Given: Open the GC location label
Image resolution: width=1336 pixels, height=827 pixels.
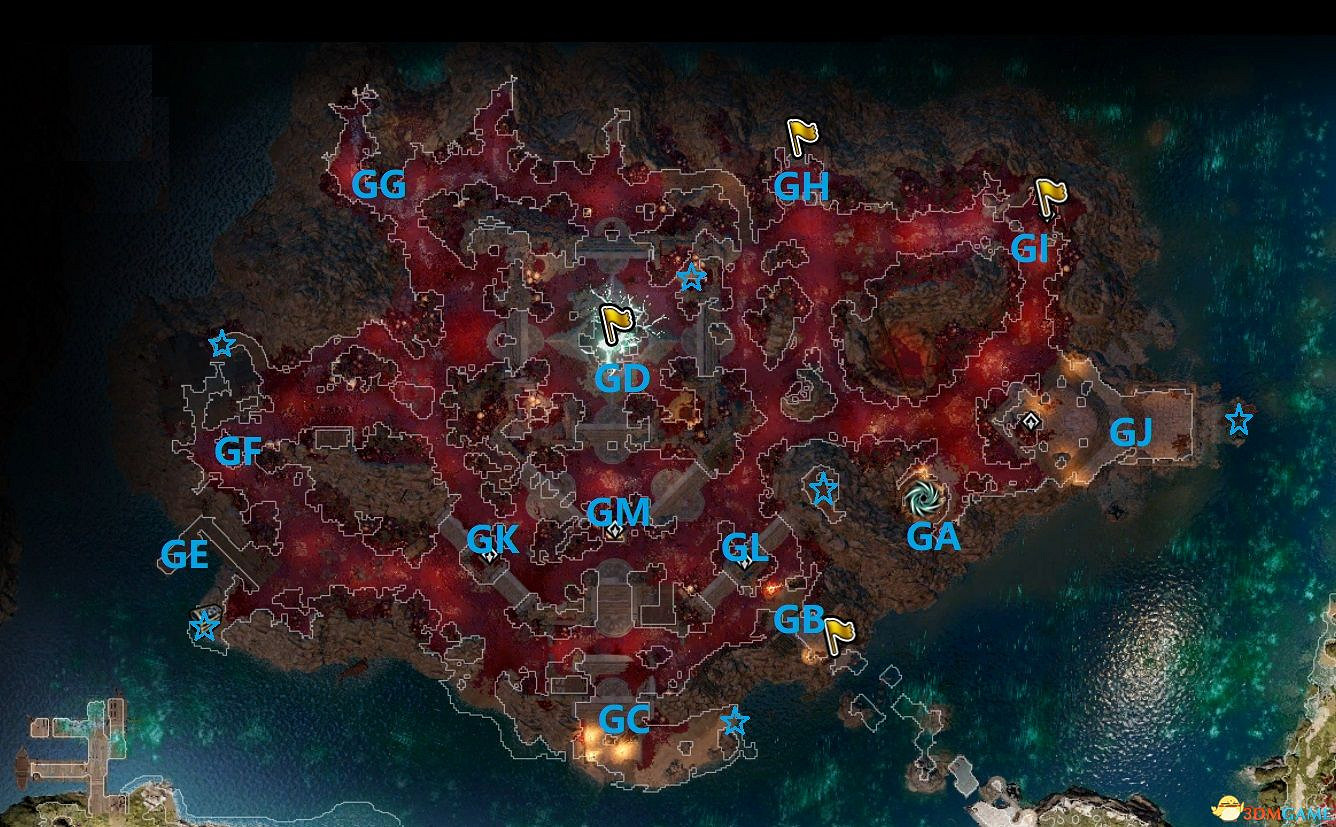Looking at the screenshot, I should pos(625,720).
